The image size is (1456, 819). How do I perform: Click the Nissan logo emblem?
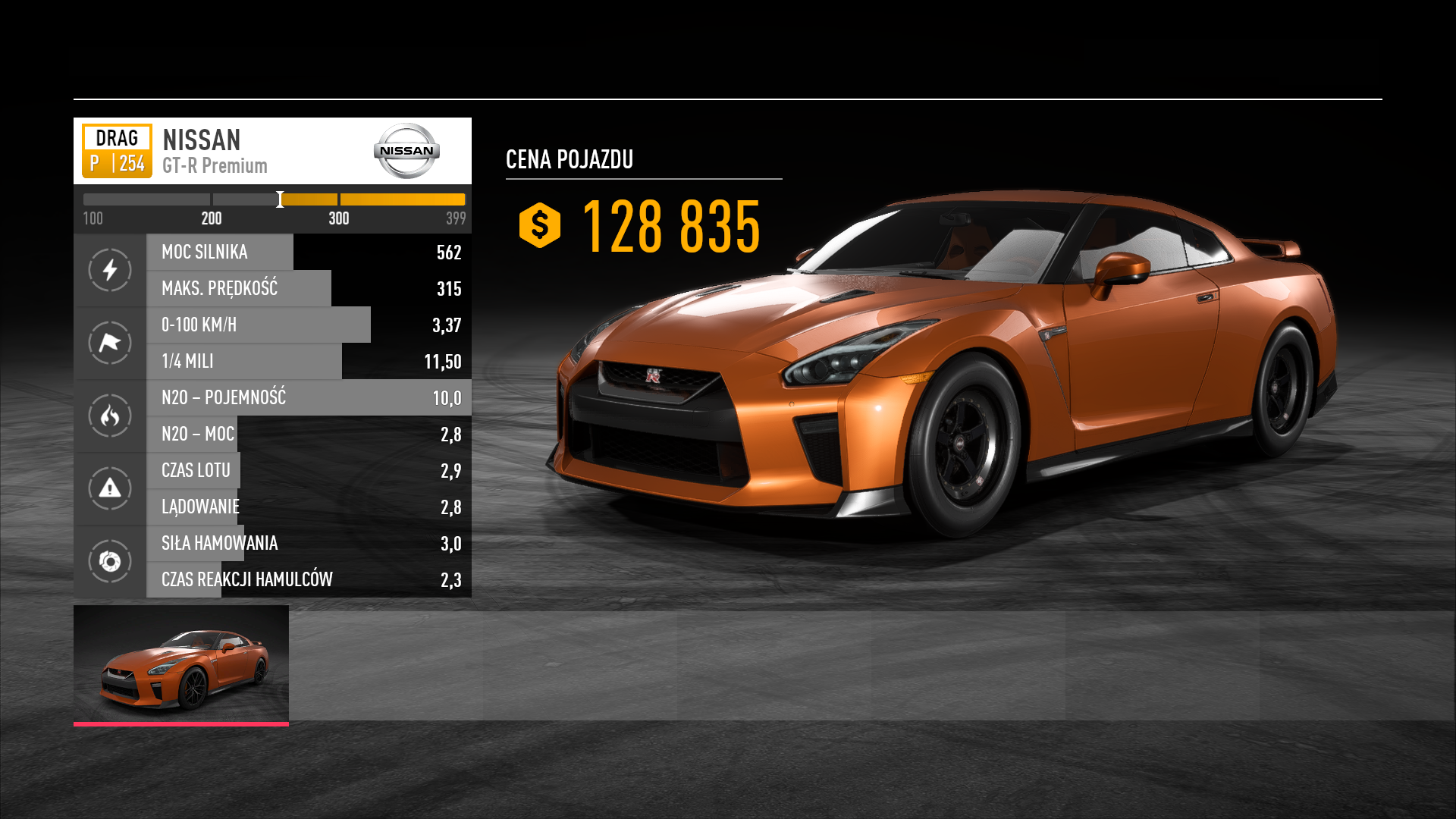pos(406,150)
